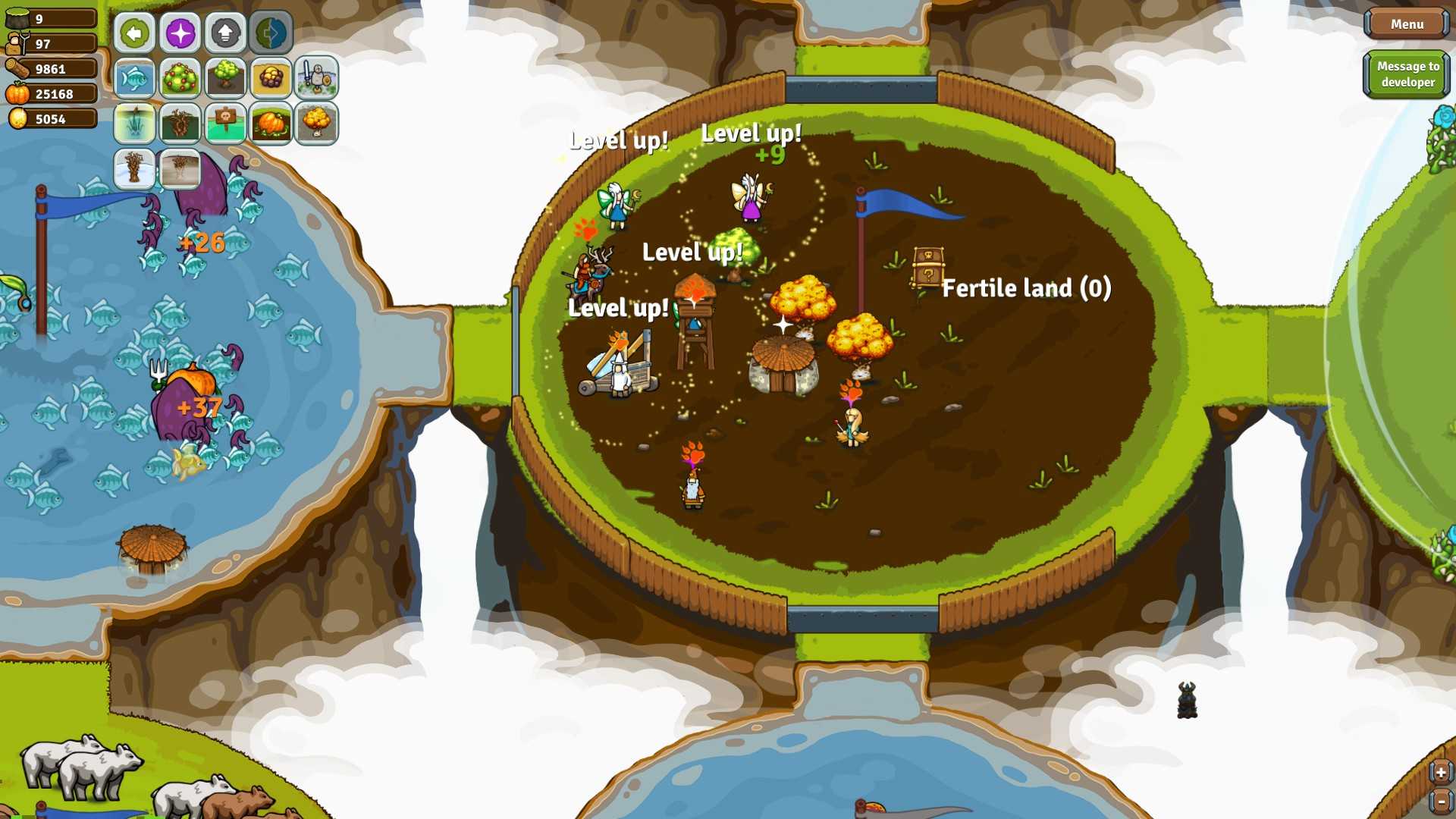Pick the pumpkin planting icon
This screenshot has width=1456, height=819.
271,124
